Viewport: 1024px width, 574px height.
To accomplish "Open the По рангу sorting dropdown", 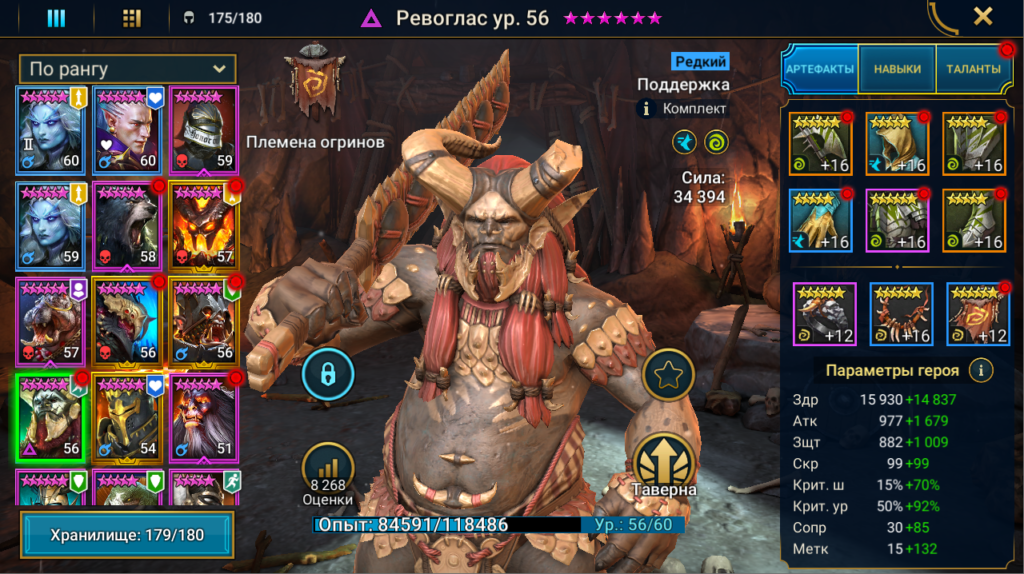I will point(127,69).
